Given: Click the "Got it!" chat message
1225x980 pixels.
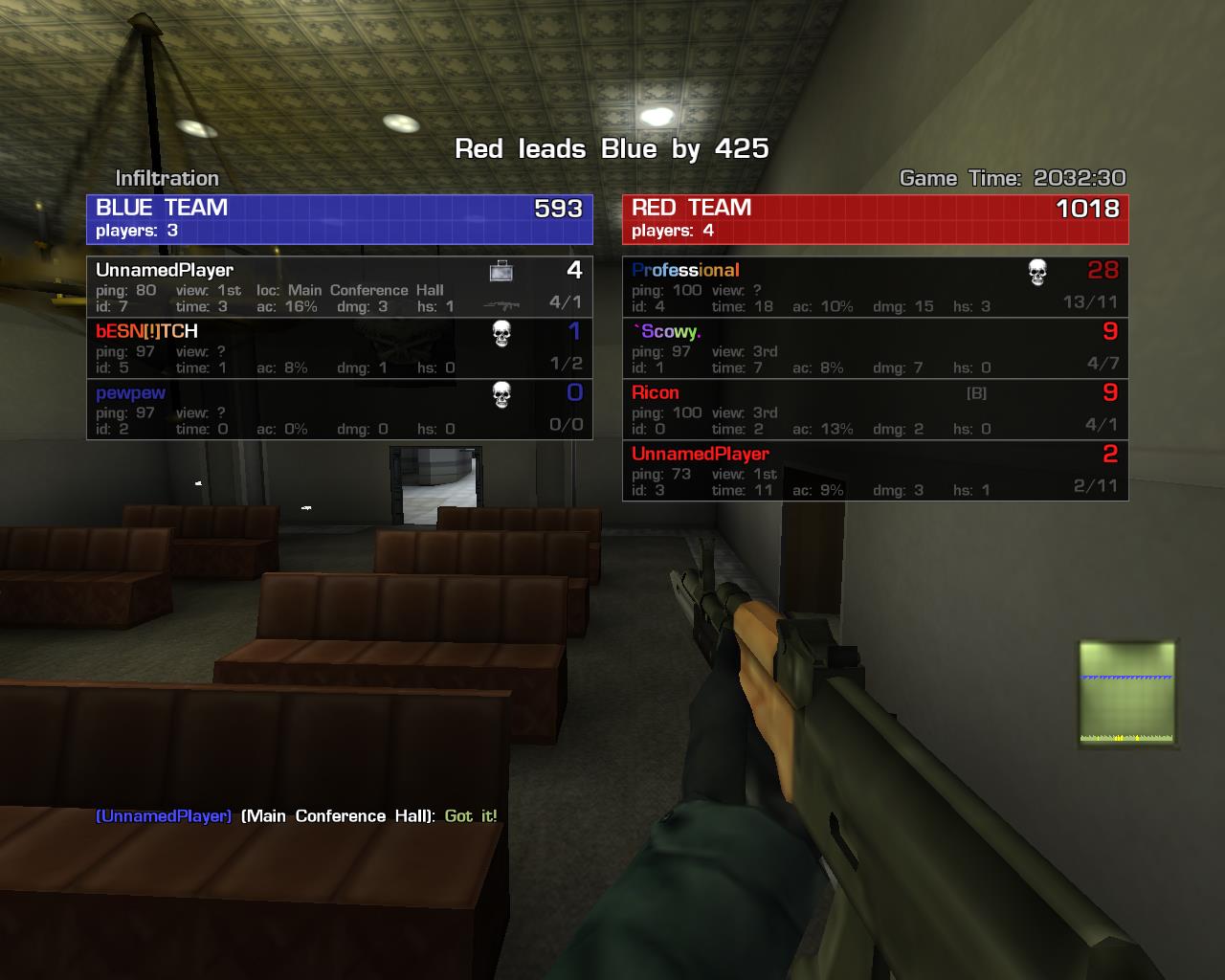Looking at the screenshot, I should coord(471,816).
